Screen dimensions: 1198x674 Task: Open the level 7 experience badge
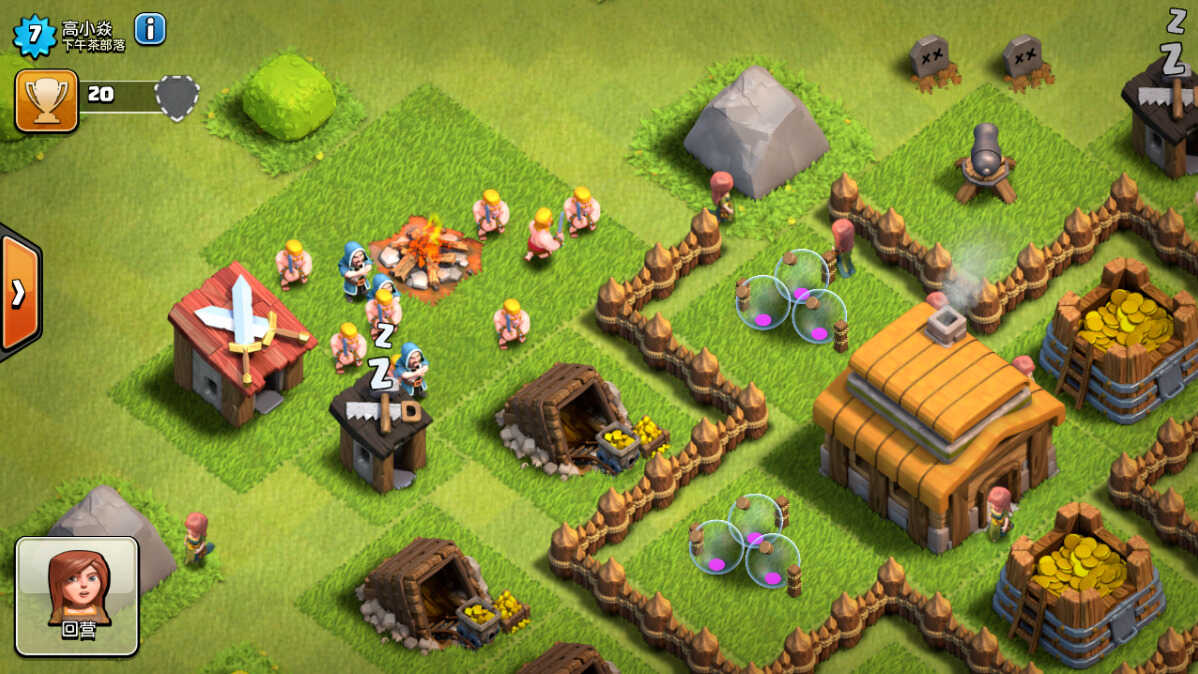point(35,35)
